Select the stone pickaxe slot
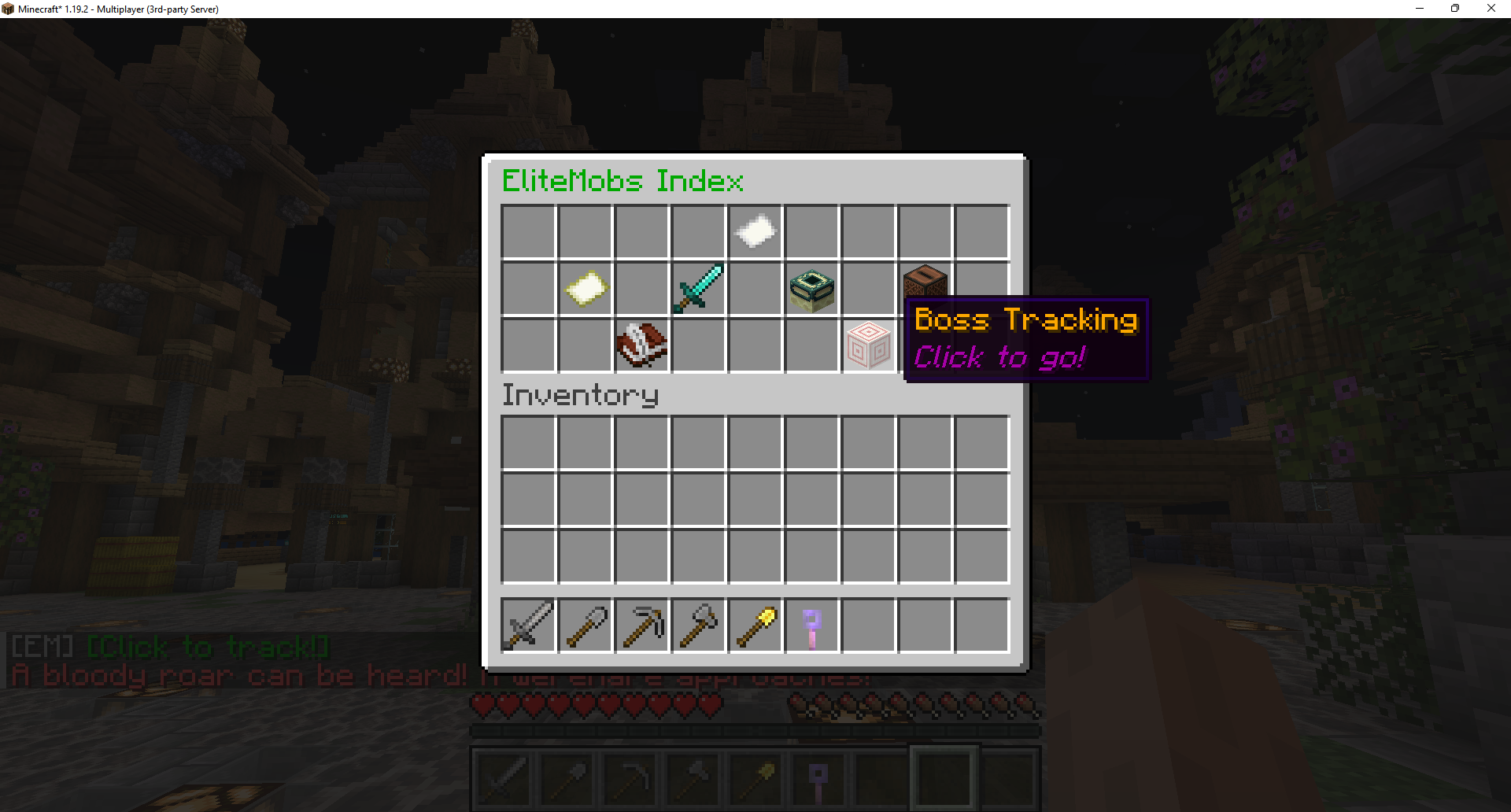The width and height of the screenshot is (1511, 812). tap(641, 626)
